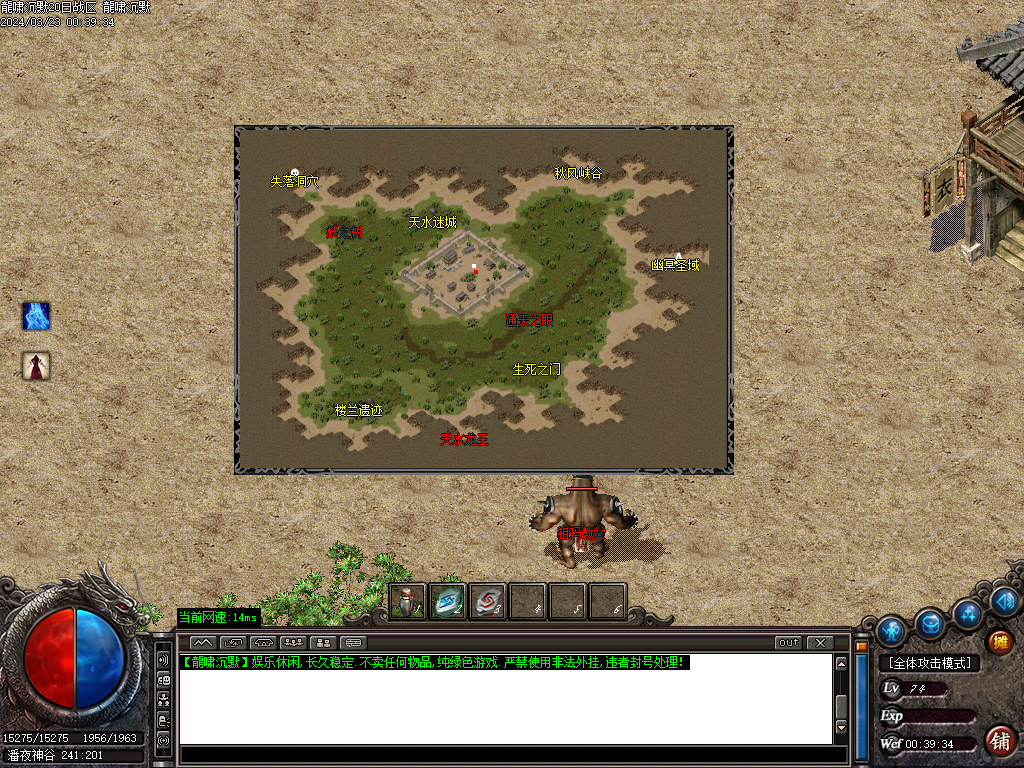Screen dimensions: 1024x768
Task: Toggle the attack mode label 全体攻击模式
Action: click(929, 663)
